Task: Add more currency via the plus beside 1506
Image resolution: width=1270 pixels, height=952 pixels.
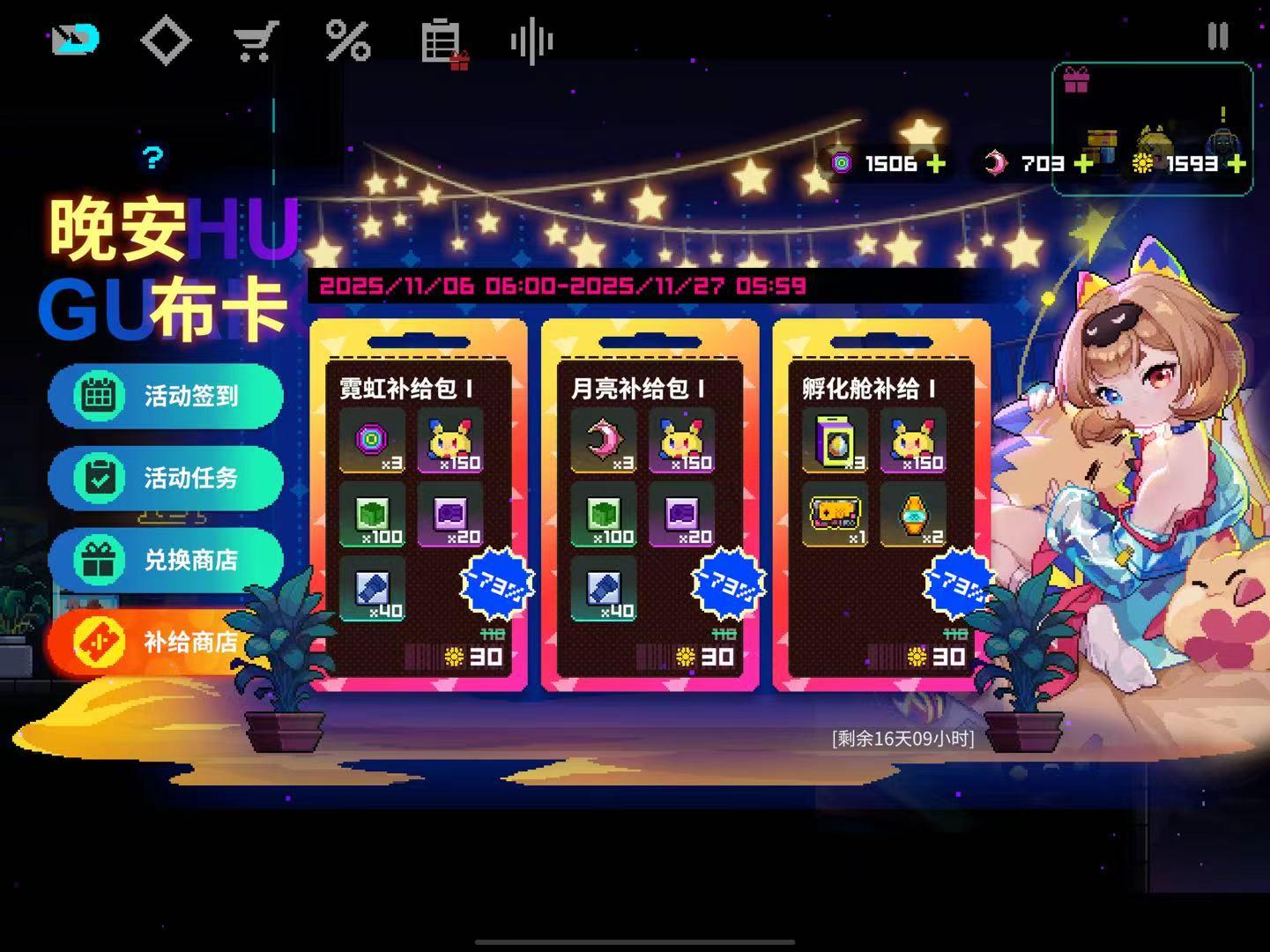Action: pos(937,163)
